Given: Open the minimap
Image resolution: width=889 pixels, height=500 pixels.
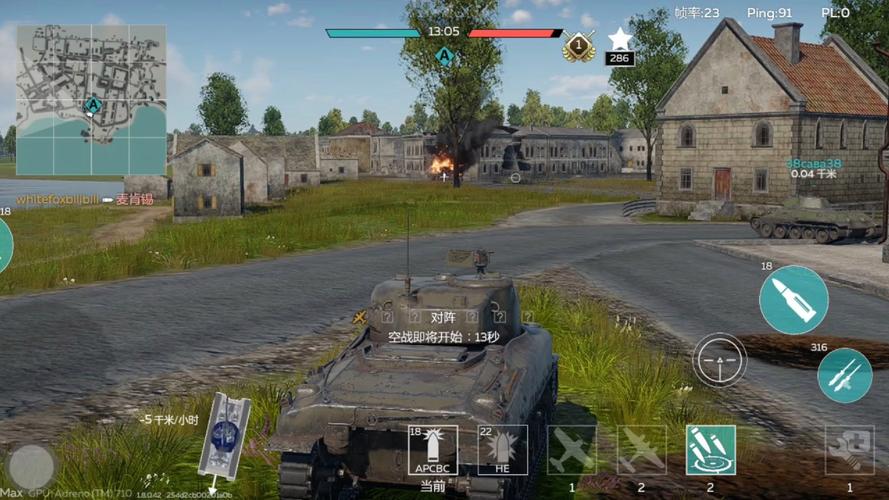Looking at the screenshot, I should point(91,100).
